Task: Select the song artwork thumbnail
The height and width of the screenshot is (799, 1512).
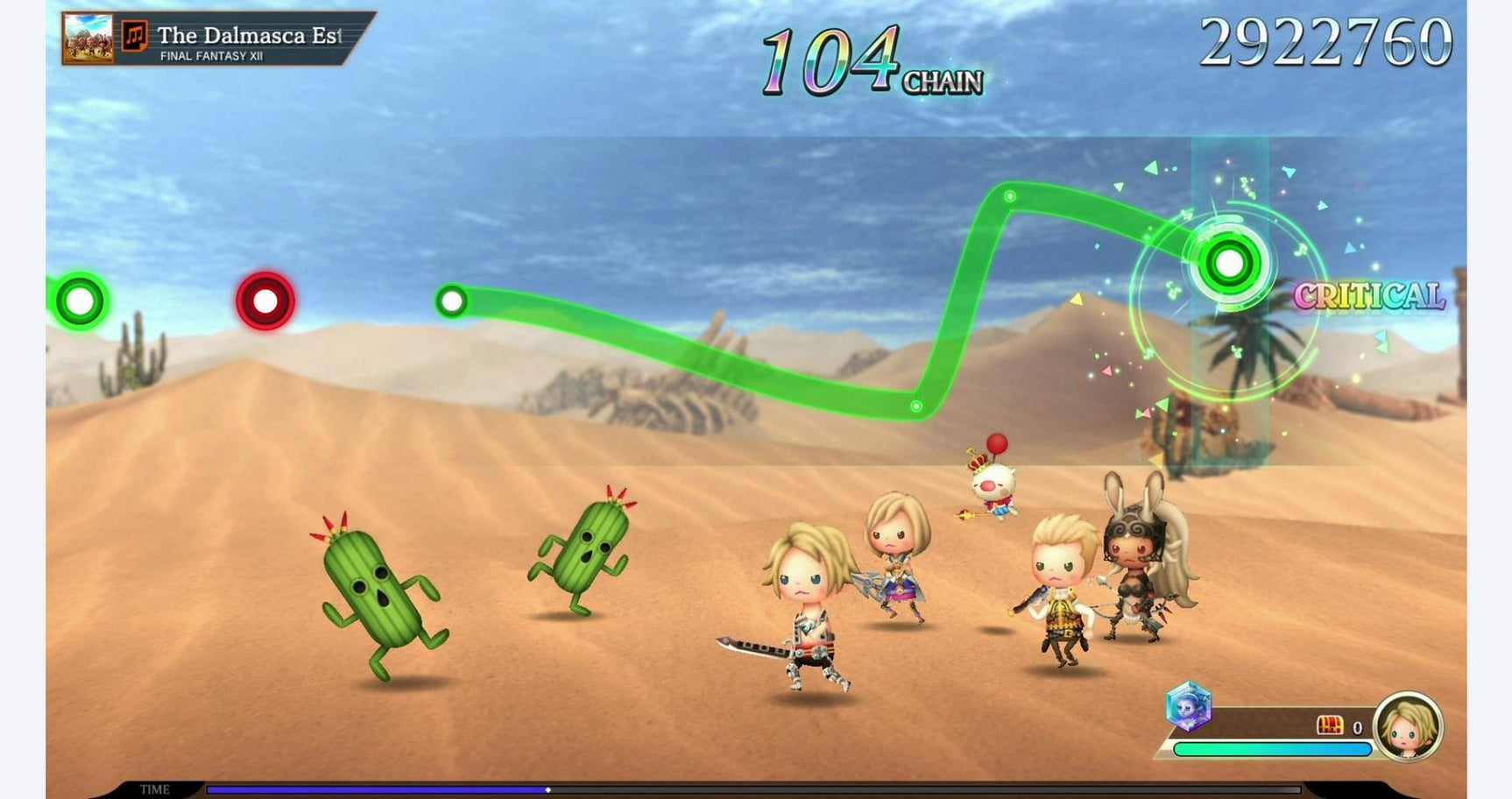Action: 88,39
